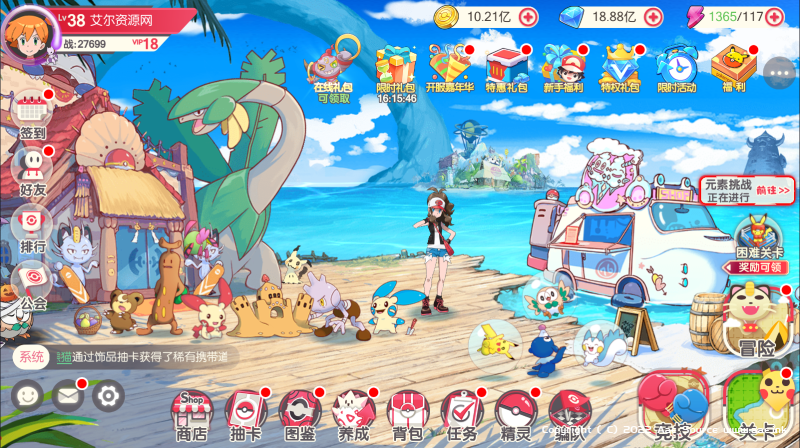Open the 背包 backpack

[x=407, y=414]
